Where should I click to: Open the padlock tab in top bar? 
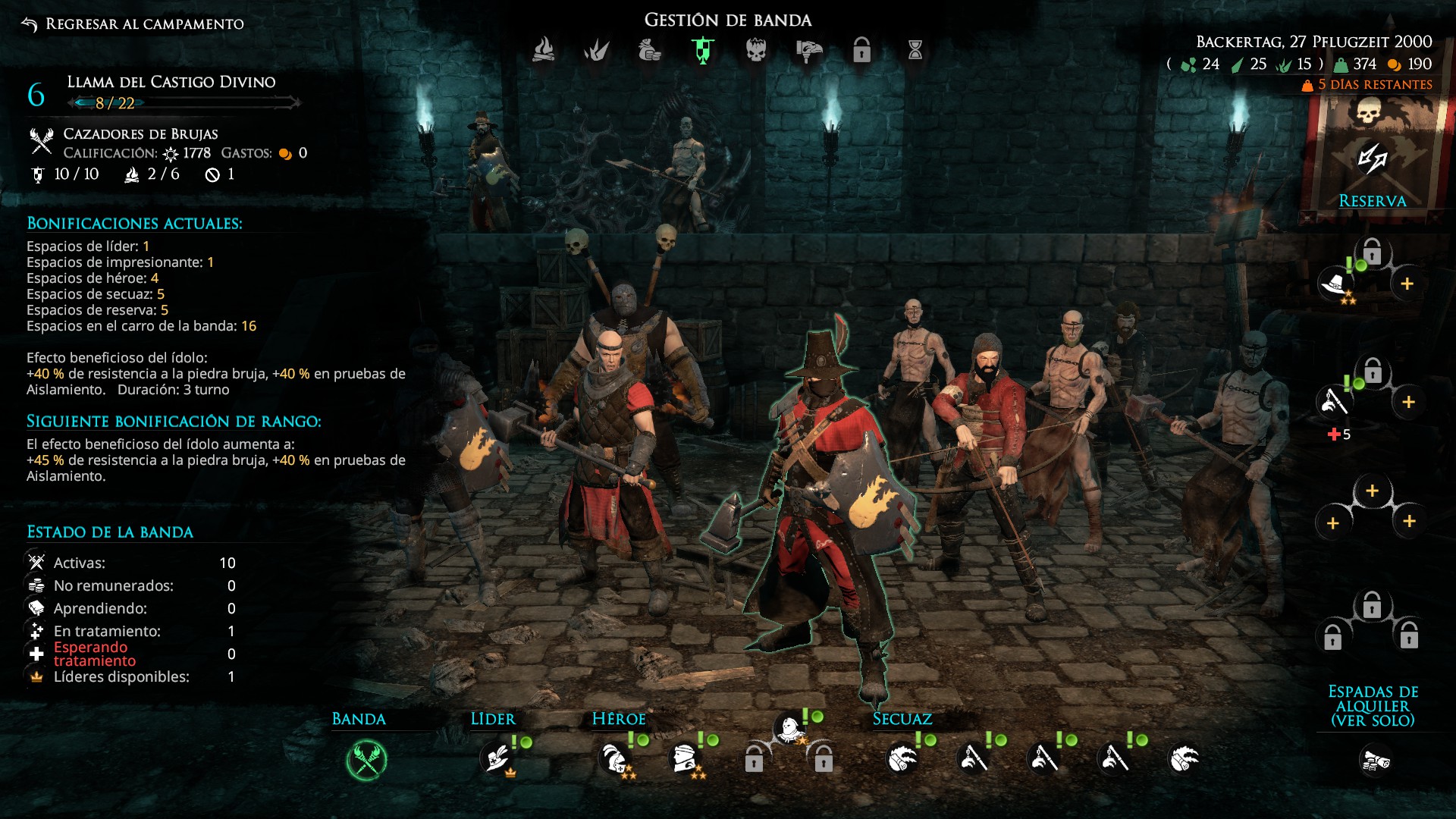[x=862, y=50]
